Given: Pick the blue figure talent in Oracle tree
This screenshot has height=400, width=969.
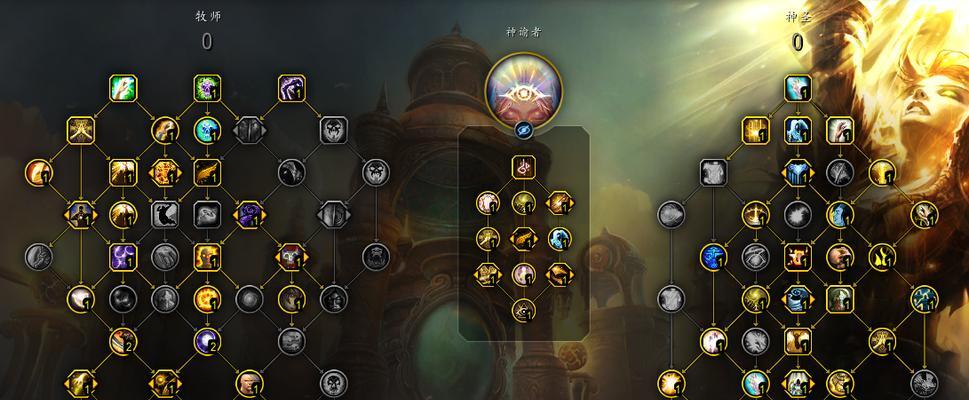Looking at the screenshot, I should click(559, 238).
